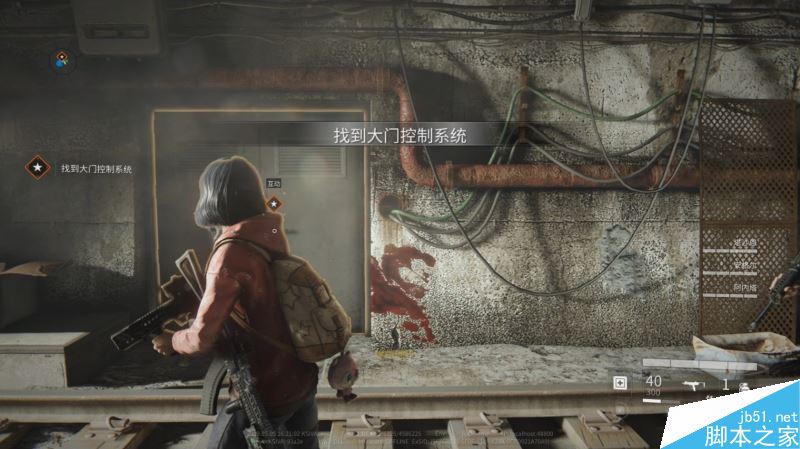Click the compass objective icon at top left

click(62, 59)
